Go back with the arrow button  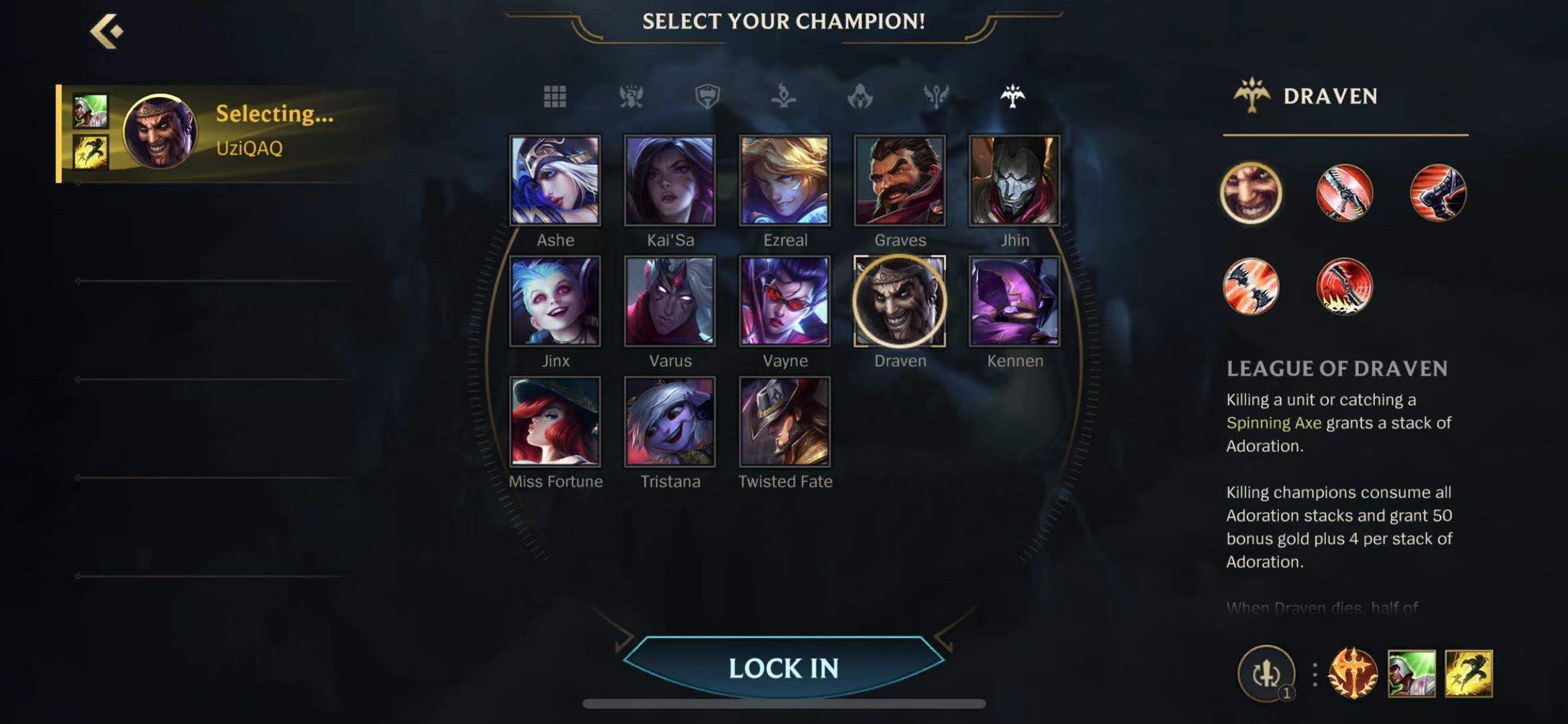107,31
